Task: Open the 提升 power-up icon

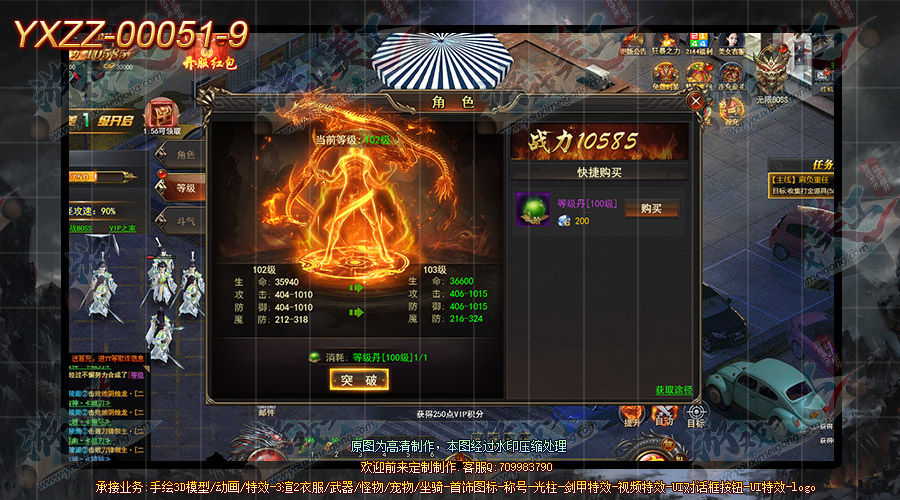Action: point(631,412)
